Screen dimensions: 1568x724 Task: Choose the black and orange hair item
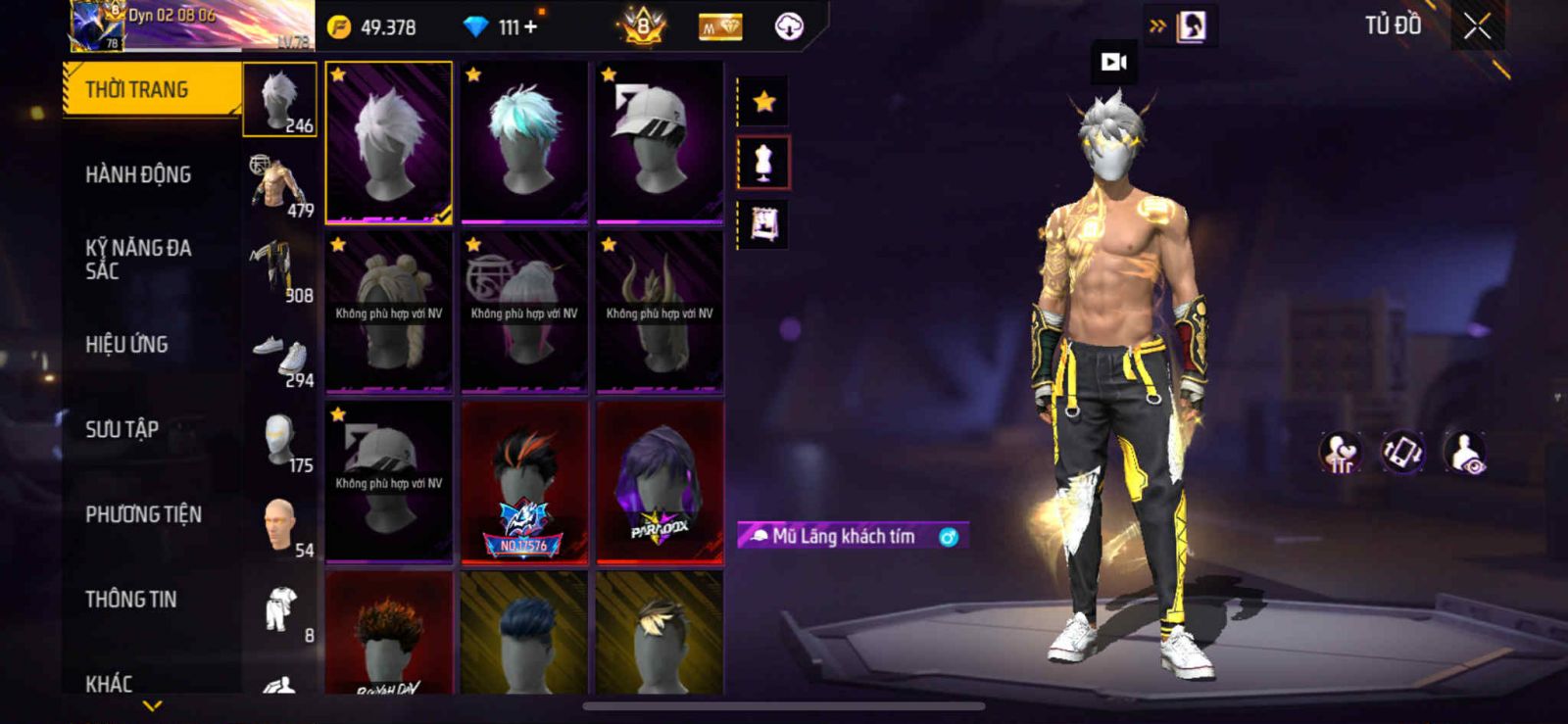pyautogui.click(x=524, y=482)
